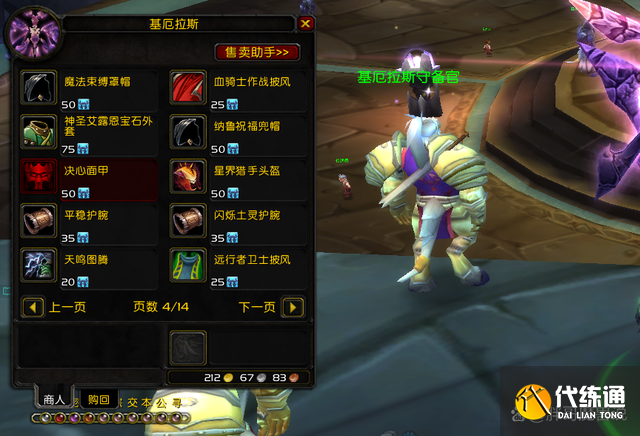Go to the previous page 上一页

[33, 307]
